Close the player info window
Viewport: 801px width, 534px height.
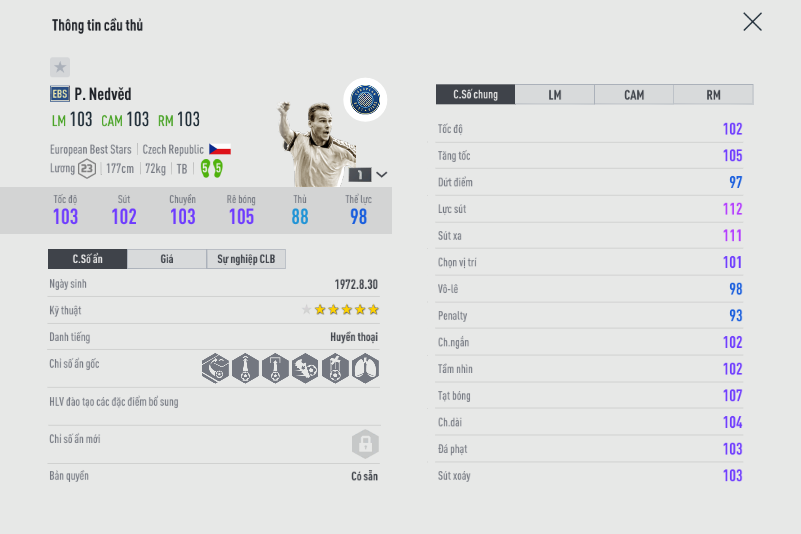(x=752, y=22)
